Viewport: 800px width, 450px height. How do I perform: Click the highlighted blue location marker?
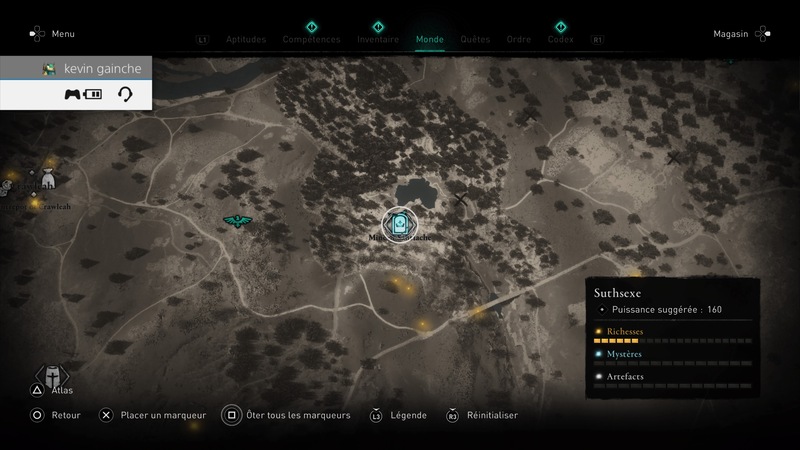pos(399,223)
